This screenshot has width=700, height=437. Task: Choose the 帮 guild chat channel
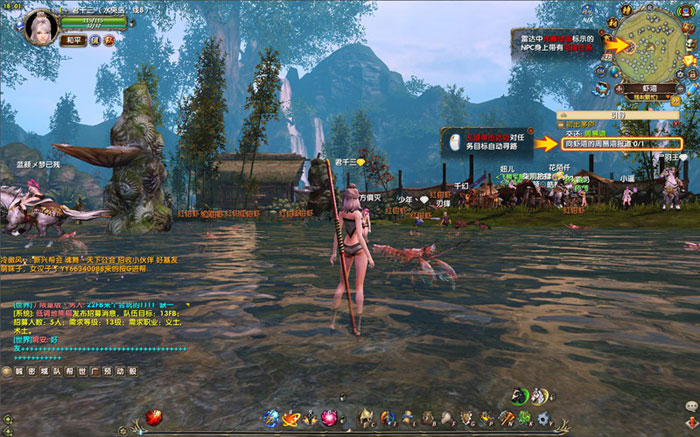(69, 371)
